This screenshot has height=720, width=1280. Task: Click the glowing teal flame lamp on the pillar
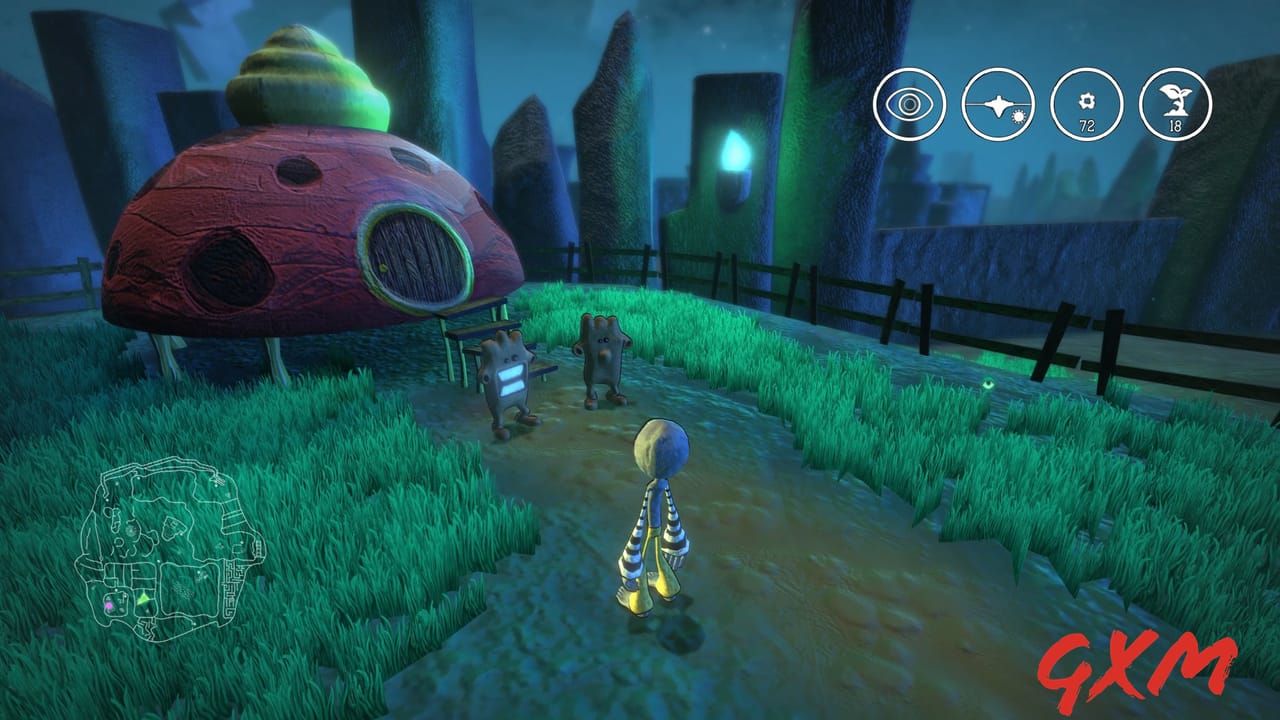click(x=737, y=148)
